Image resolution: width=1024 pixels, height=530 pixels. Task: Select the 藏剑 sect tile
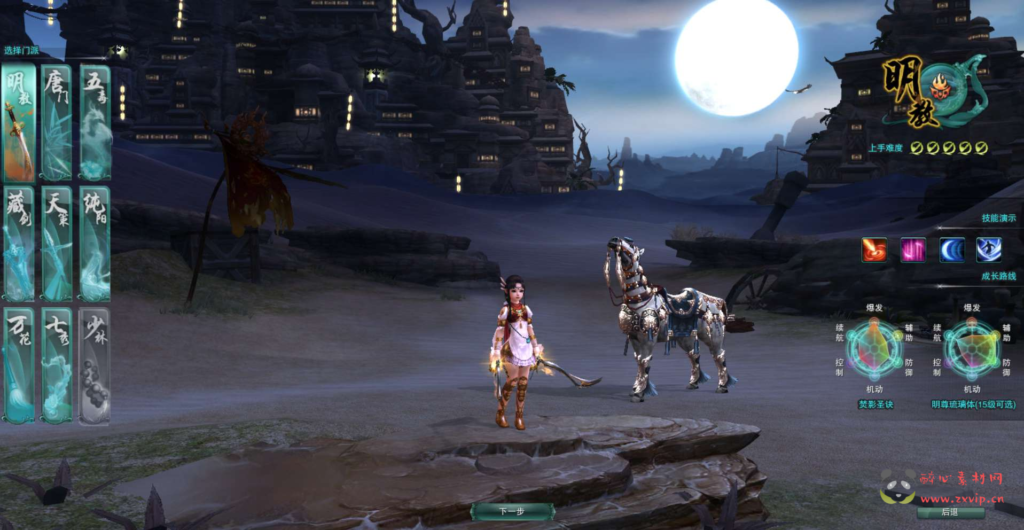click(19, 243)
